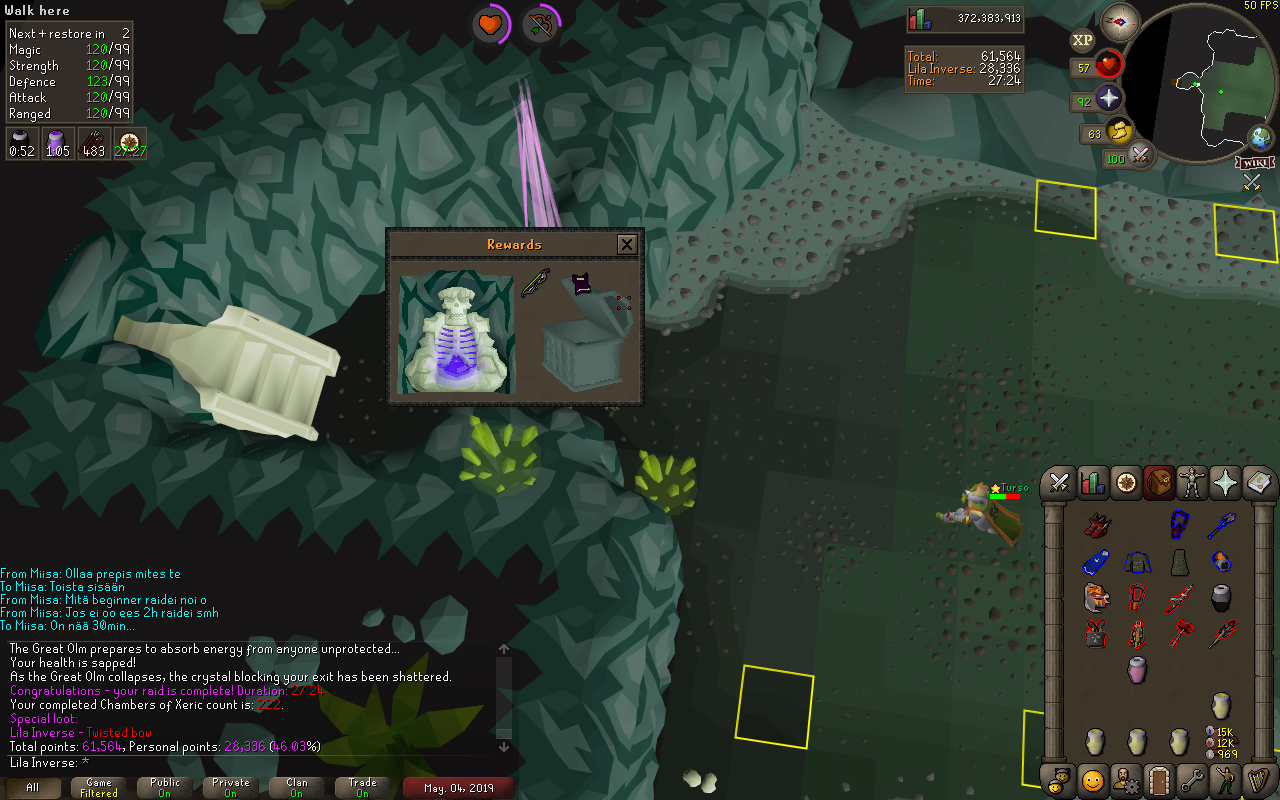This screenshot has width=1280, height=800.
Task: Open the Logout door tab
Action: point(1159,779)
